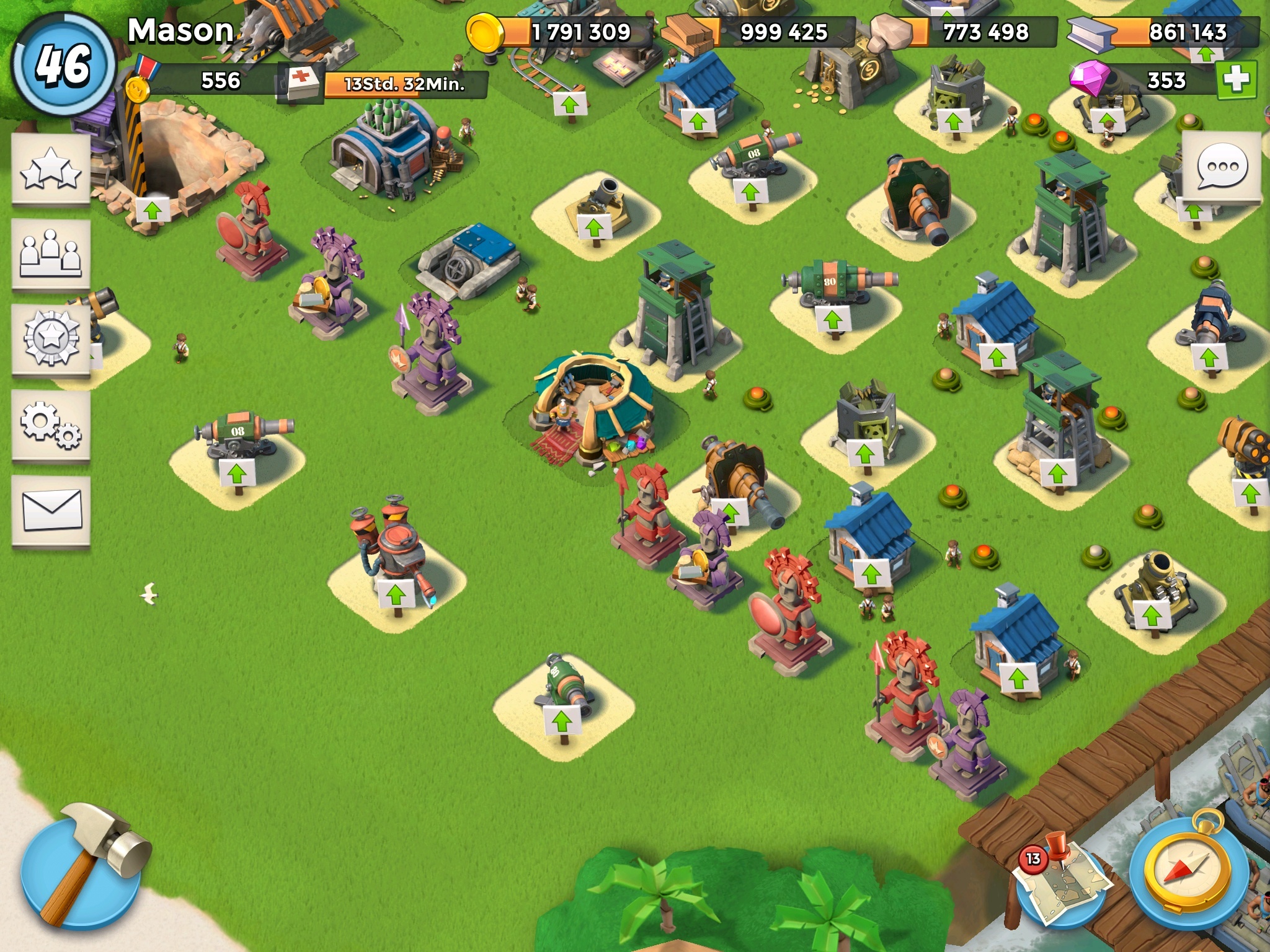Viewport: 1270px width, 952px height.
Task: Open the settings gears menu
Action: (x=51, y=425)
